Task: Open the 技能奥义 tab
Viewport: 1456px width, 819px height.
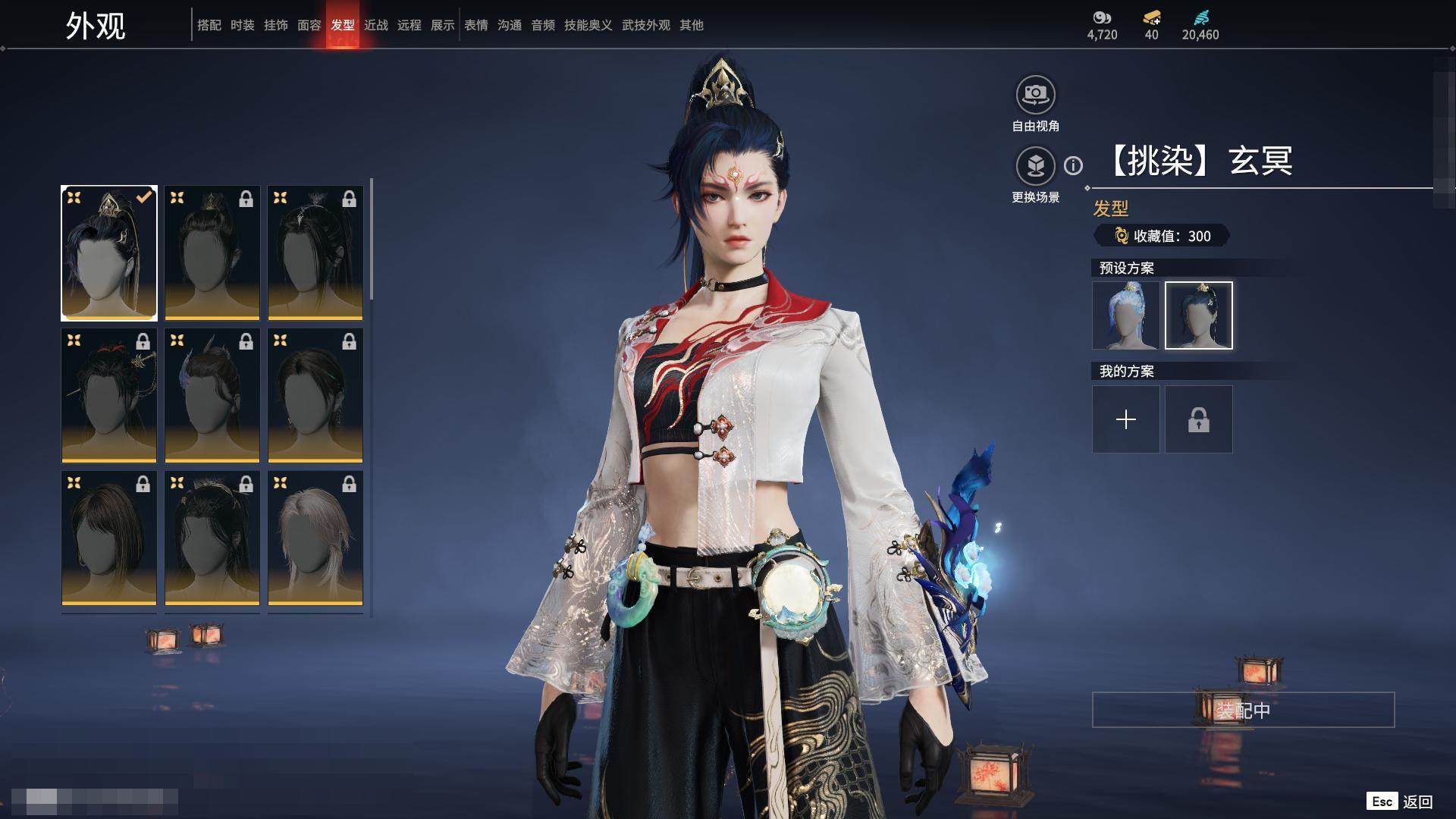Action: (x=588, y=25)
